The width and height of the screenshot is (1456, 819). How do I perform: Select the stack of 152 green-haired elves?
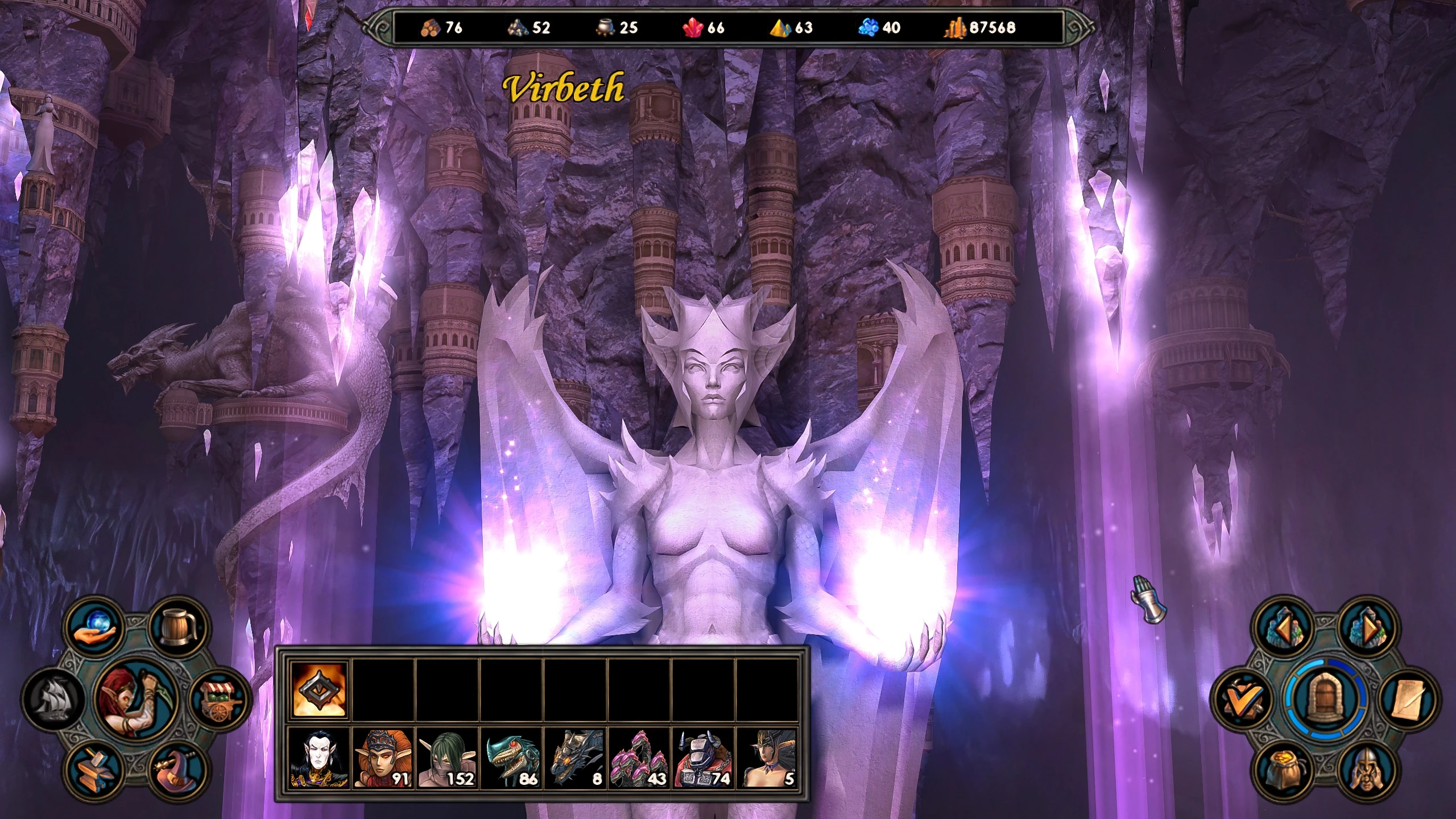click(x=447, y=758)
